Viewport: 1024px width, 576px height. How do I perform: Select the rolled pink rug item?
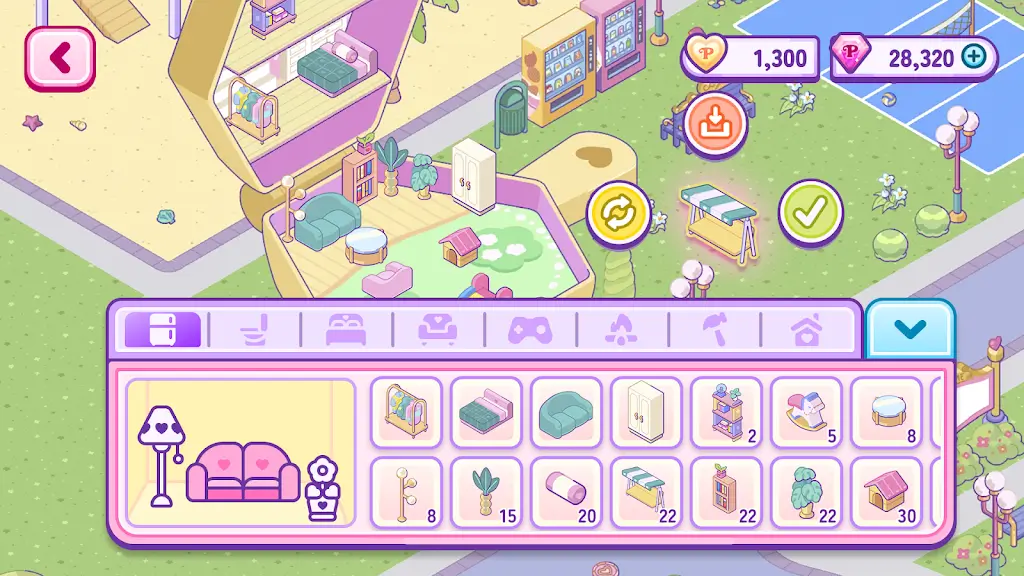point(566,491)
